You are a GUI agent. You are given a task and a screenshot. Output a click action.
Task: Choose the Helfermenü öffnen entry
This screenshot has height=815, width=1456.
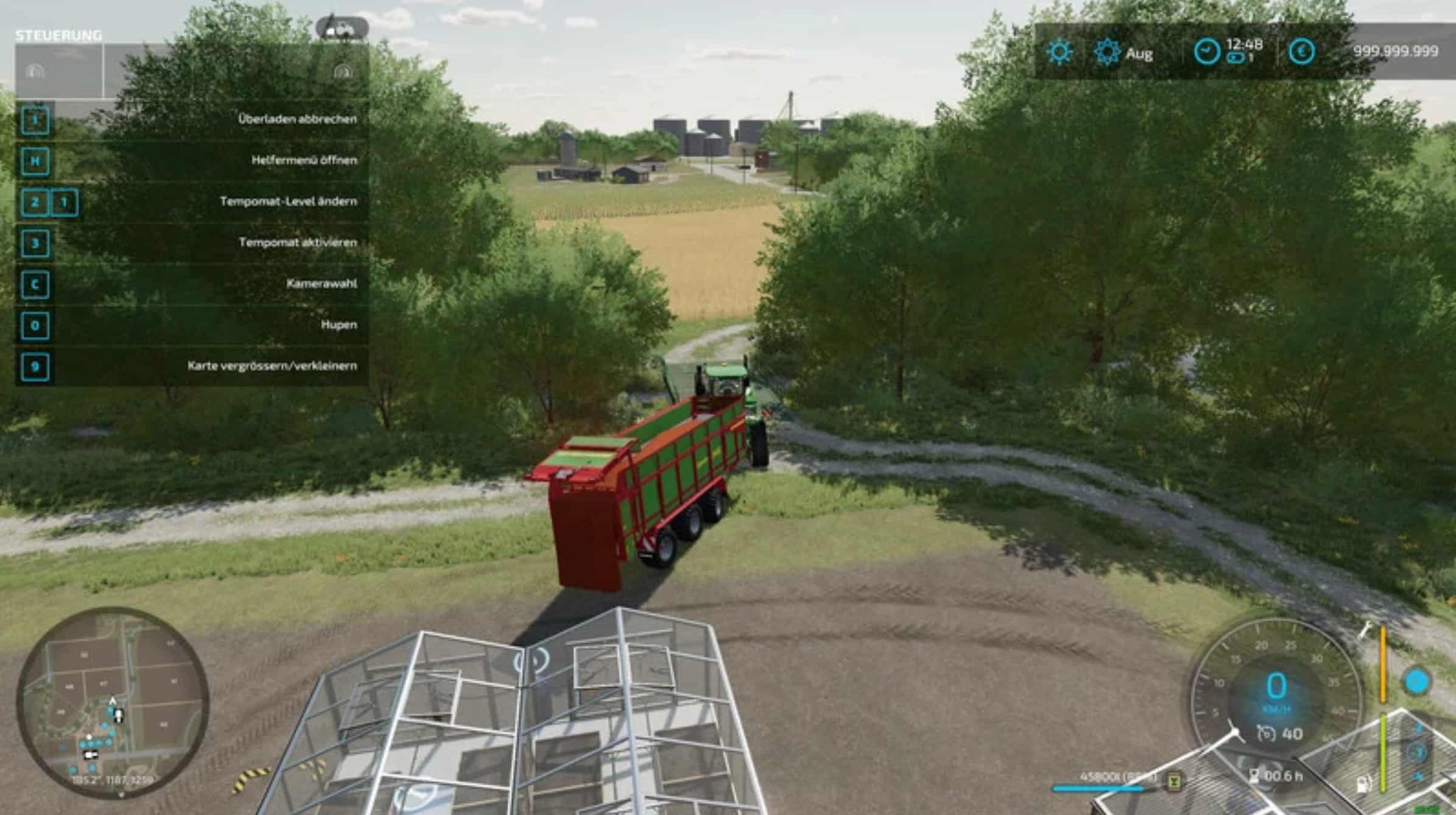click(304, 160)
